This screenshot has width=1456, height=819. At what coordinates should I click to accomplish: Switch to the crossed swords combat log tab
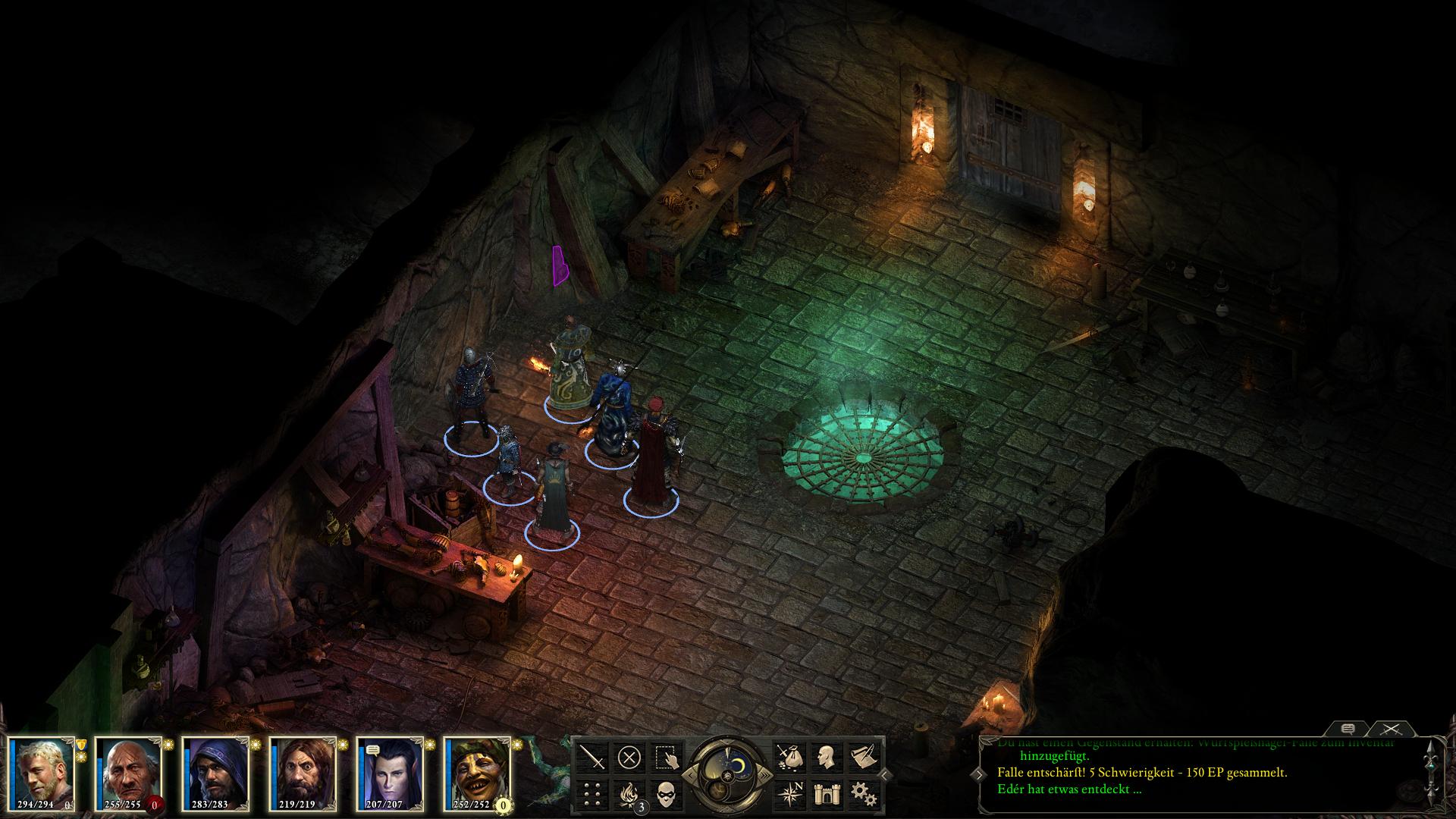pos(1390,729)
